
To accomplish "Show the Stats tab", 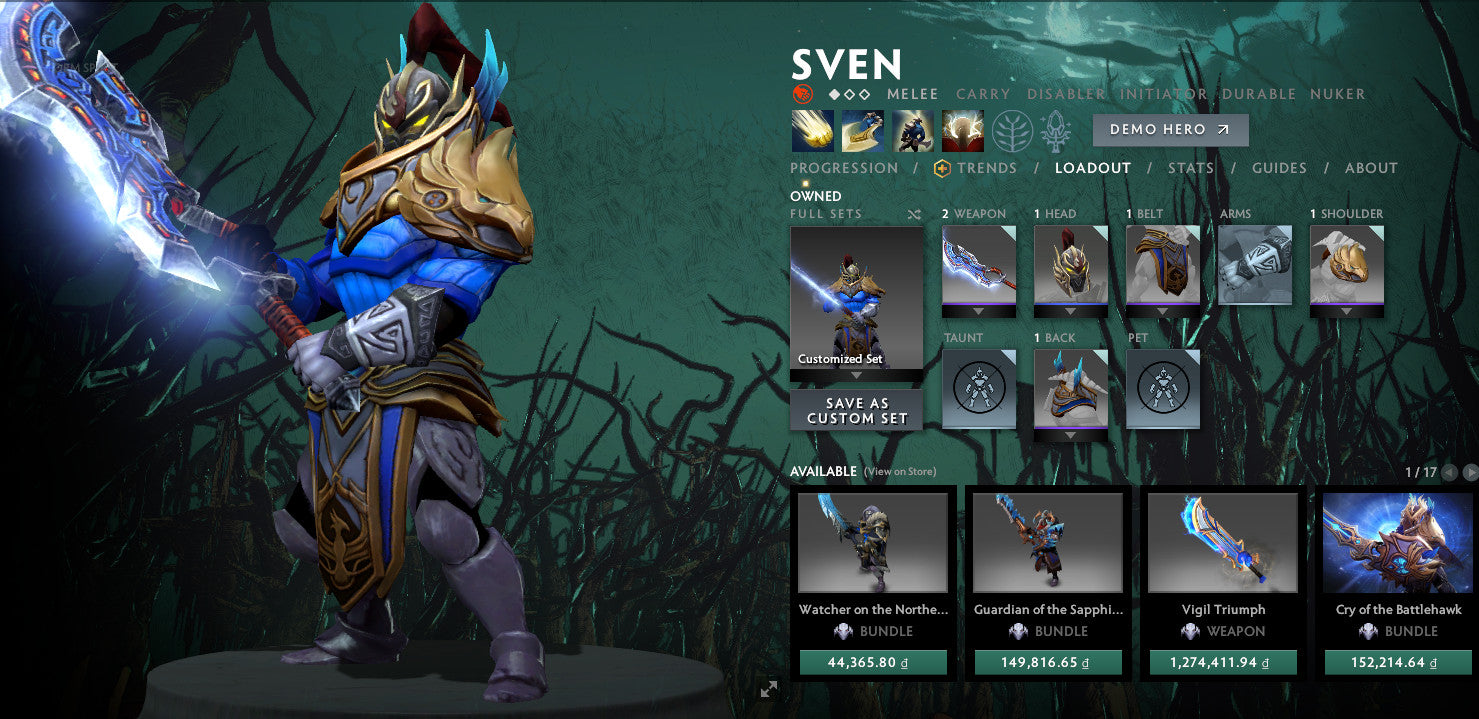I will click(x=1190, y=168).
